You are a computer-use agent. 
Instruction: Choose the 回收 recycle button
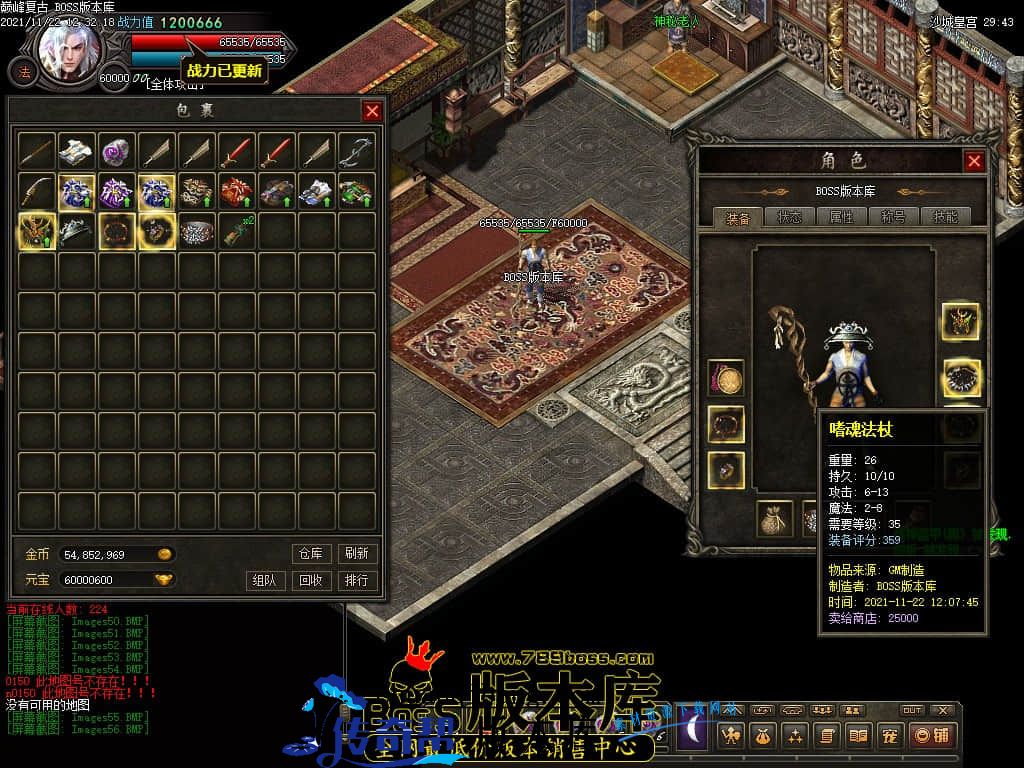pyautogui.click(x=310, y=580)
